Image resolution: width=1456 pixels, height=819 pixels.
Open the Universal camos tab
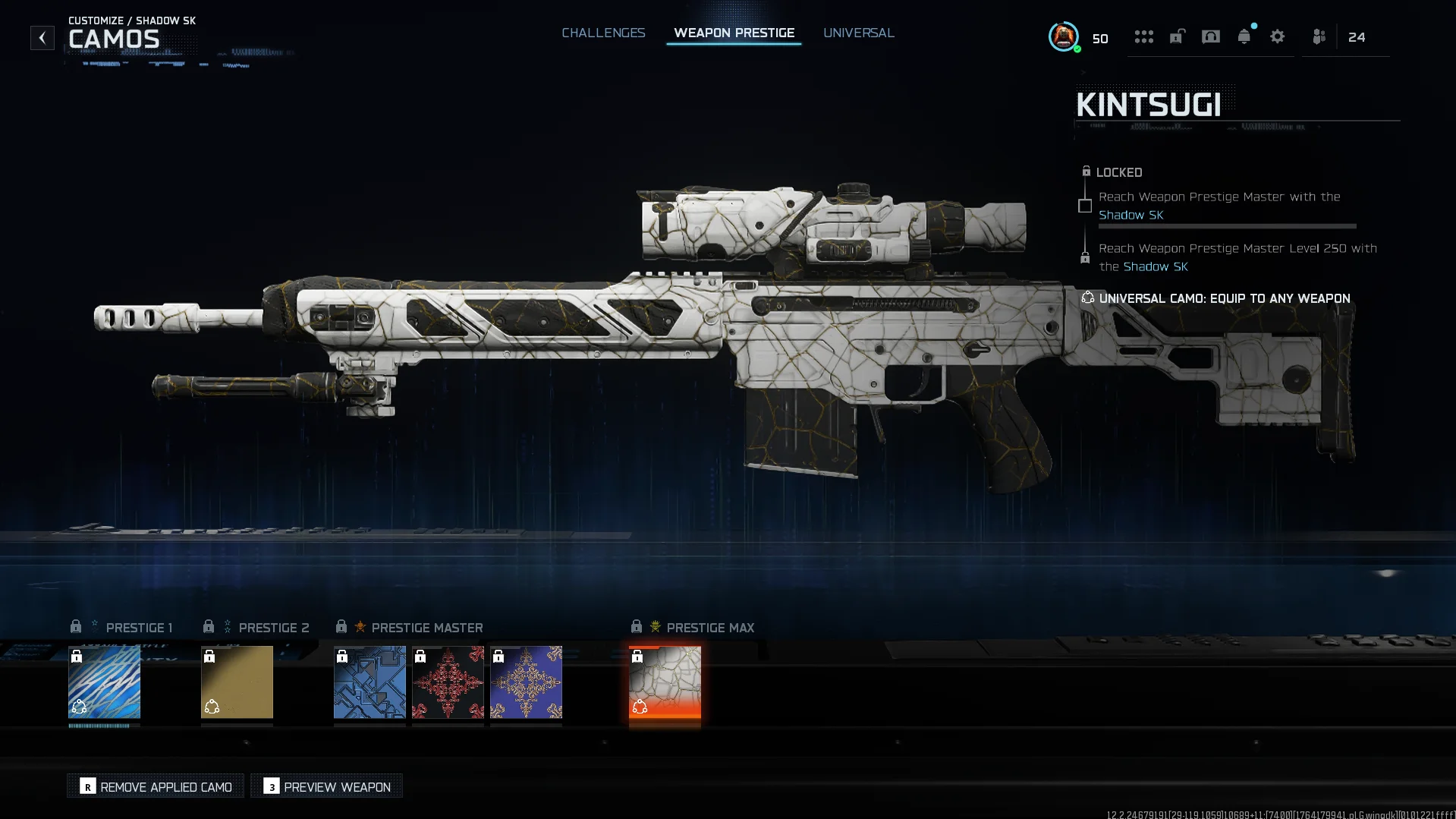pos(858,33)
